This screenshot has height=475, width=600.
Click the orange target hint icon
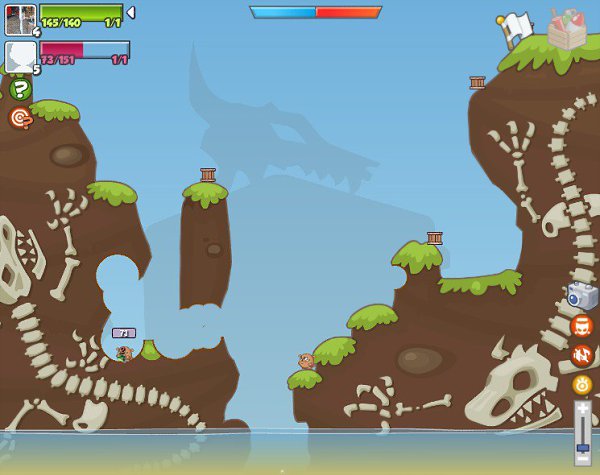point(20,118)
